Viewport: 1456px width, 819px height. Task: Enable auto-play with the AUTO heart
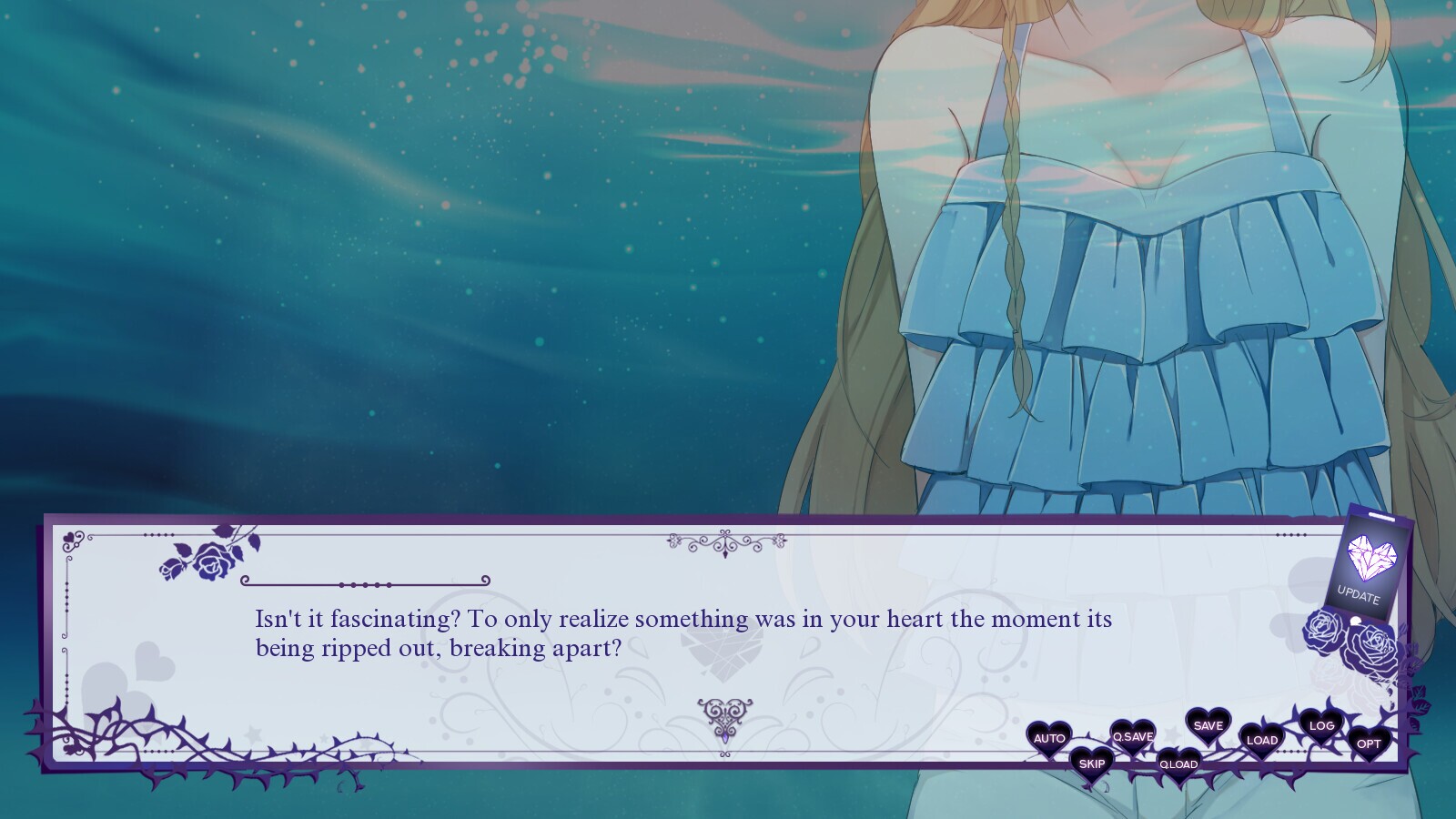1050,739
